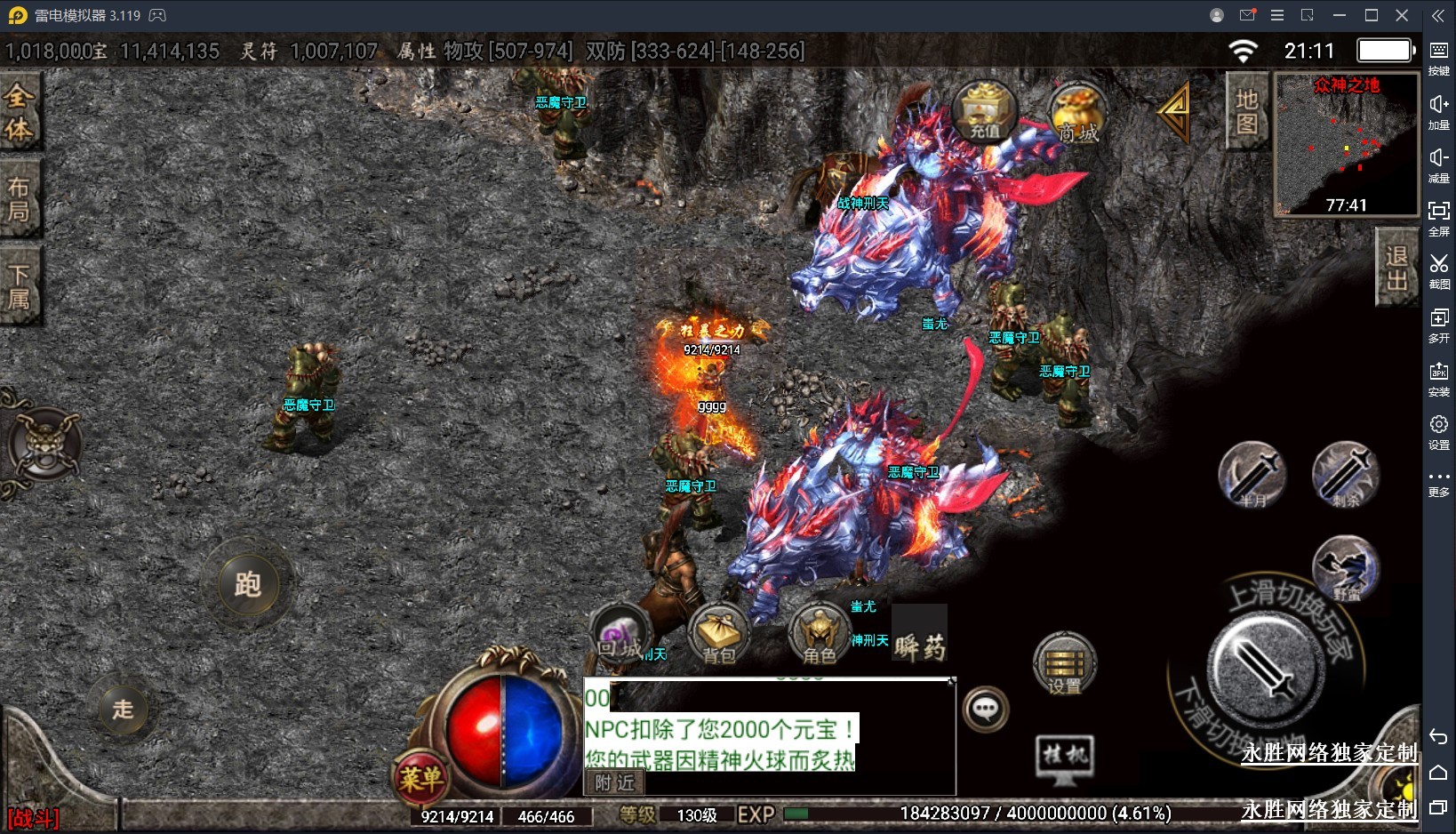Image resolution: width=1456 pixels, height=834 pixels.
Task: Click the emulator 全屏 fullscreen button
Action: (1438, 216)
